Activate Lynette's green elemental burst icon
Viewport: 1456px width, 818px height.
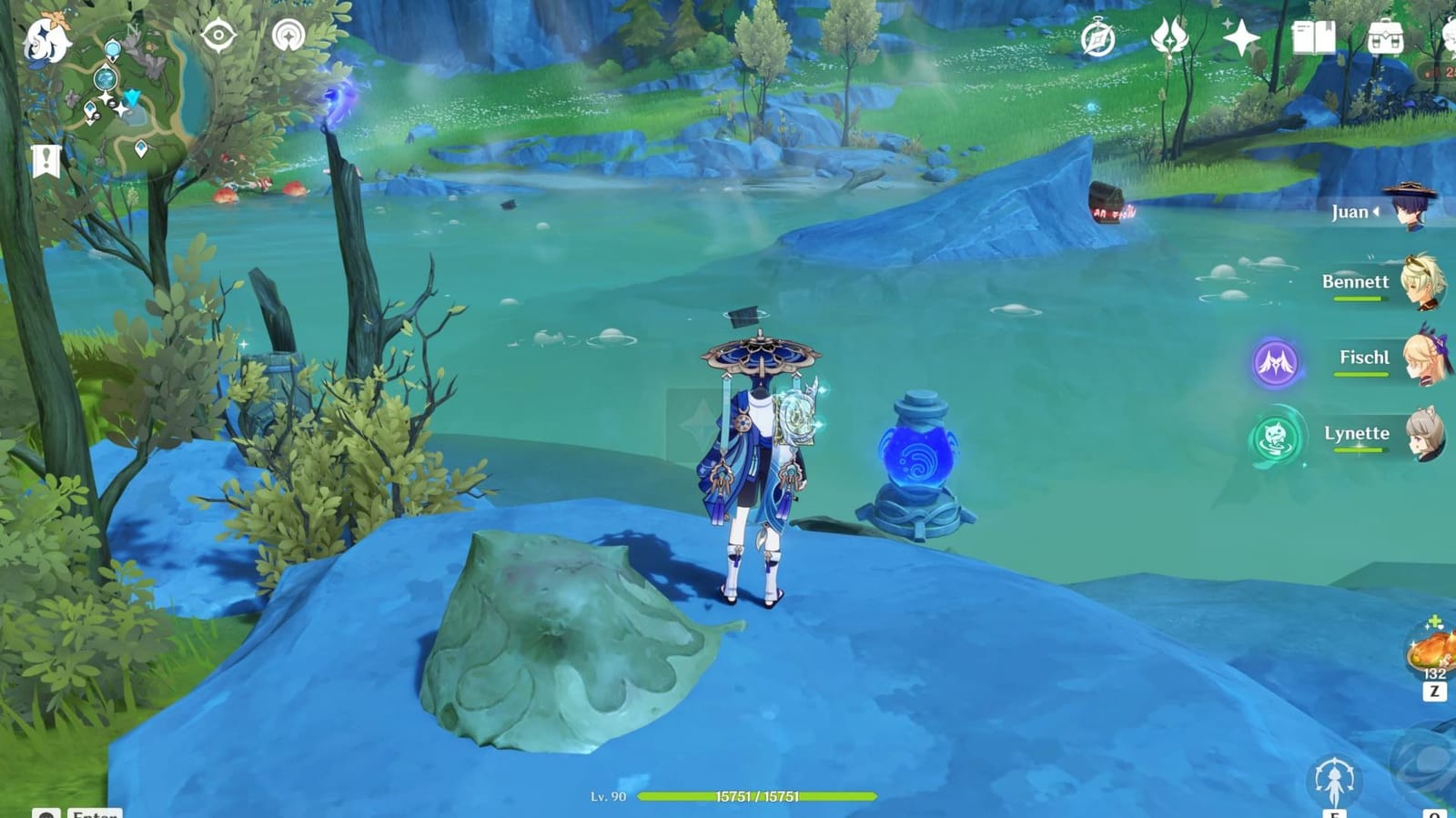pos(1278,435)
